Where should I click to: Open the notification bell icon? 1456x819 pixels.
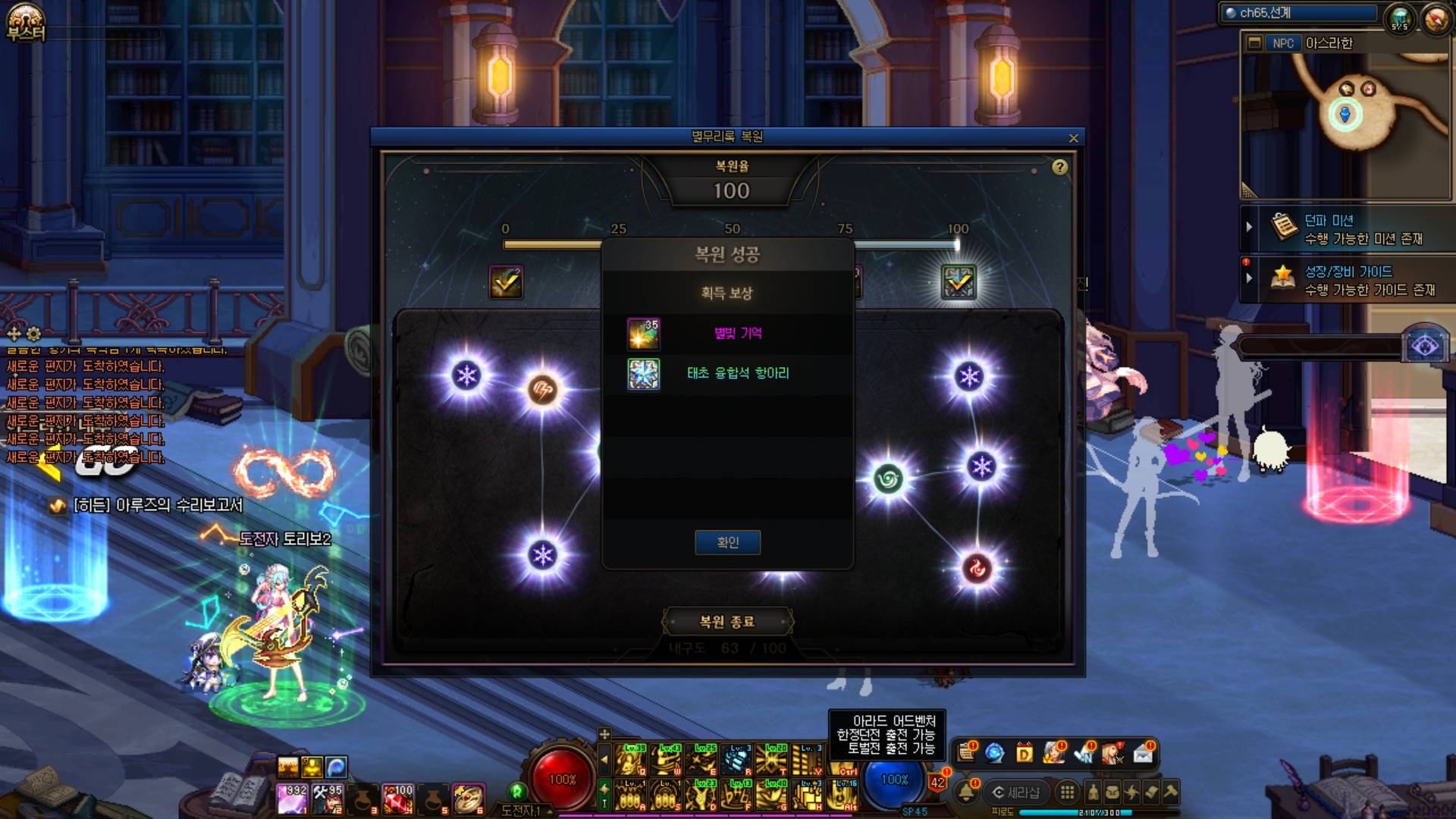pyautogui.click(x=966, y=792)
